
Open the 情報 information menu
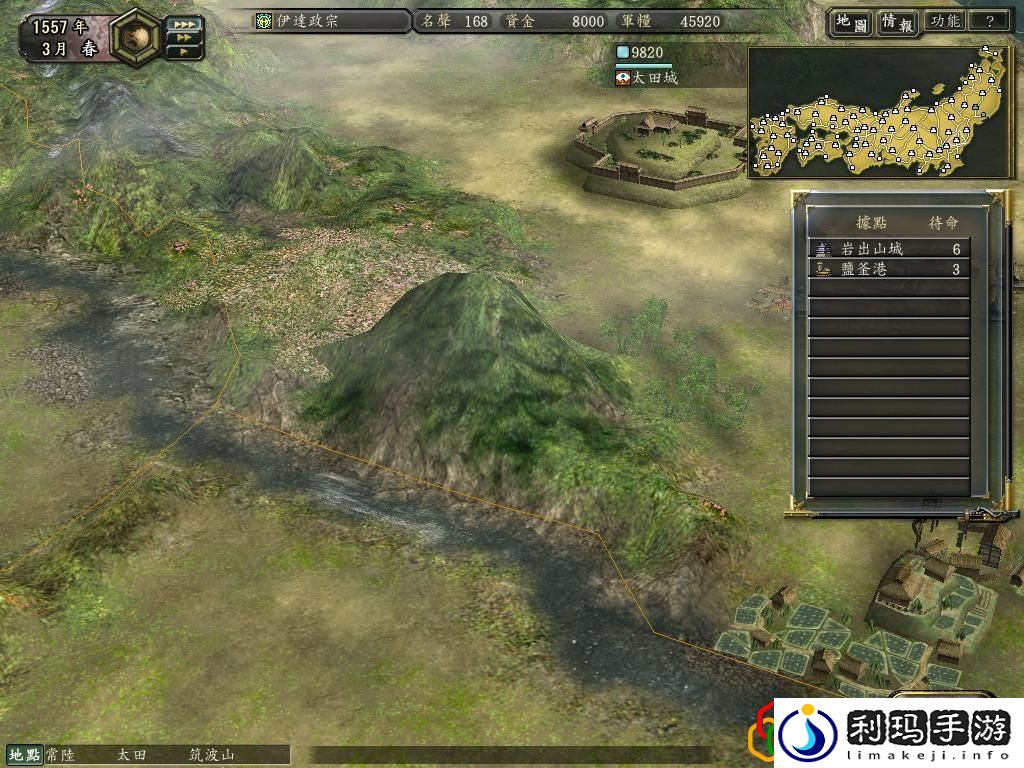(897, 21)
